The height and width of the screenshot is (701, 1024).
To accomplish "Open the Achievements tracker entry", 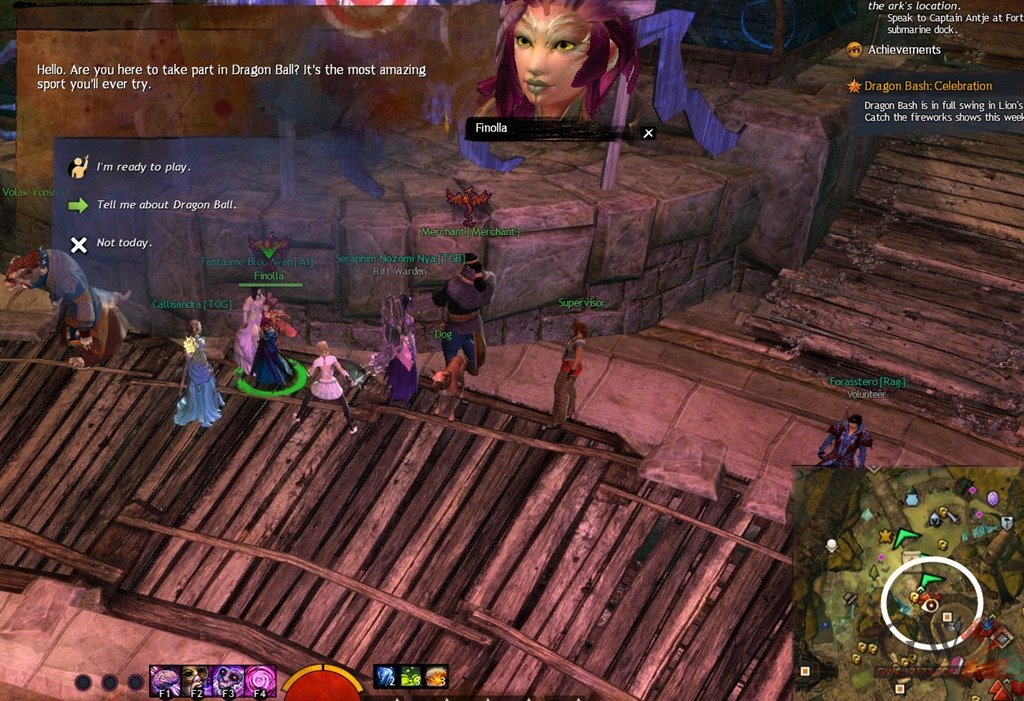I will coord(903,50).
